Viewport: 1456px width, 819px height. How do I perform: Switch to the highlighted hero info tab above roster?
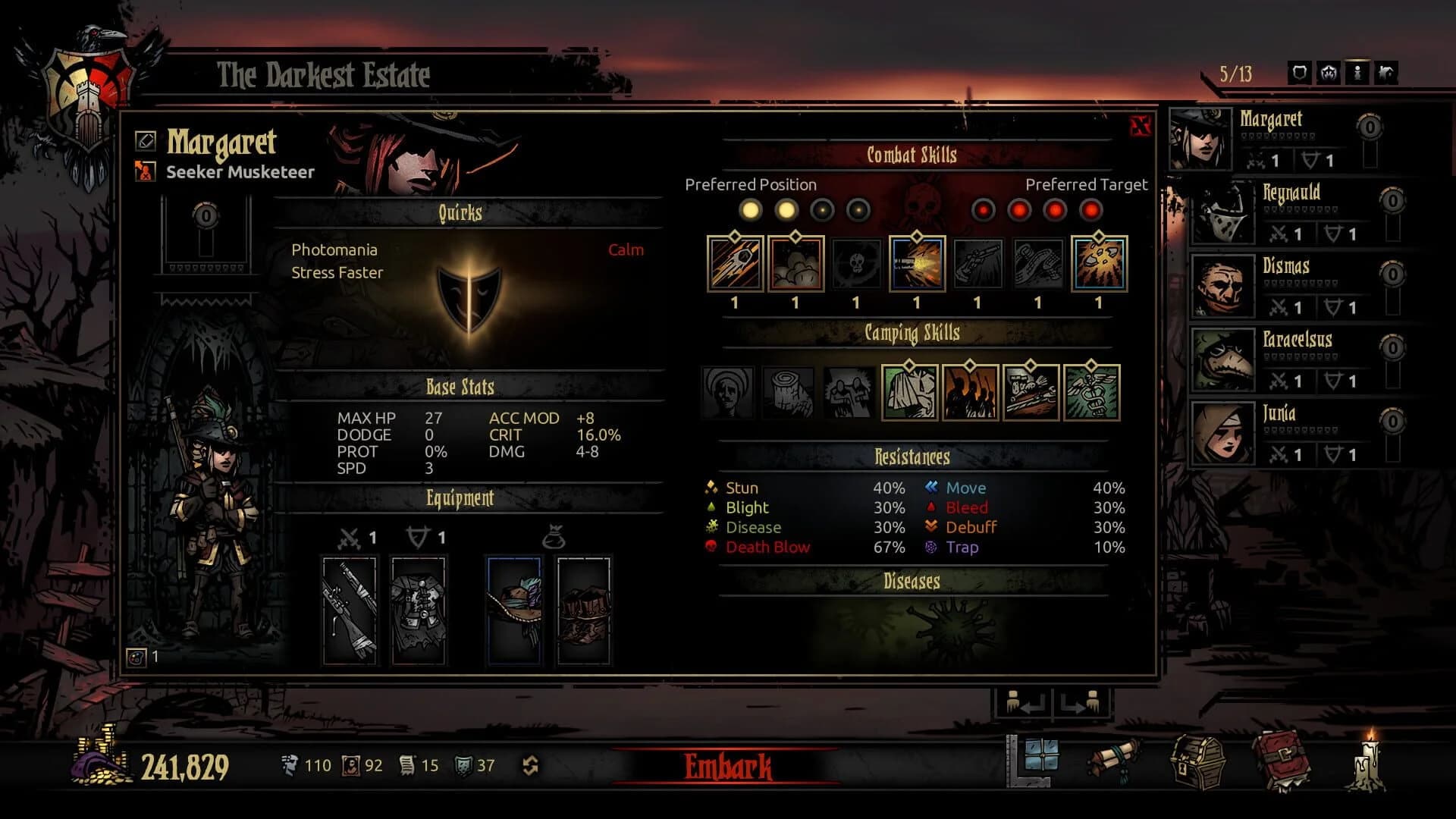tap(1359, 71)
